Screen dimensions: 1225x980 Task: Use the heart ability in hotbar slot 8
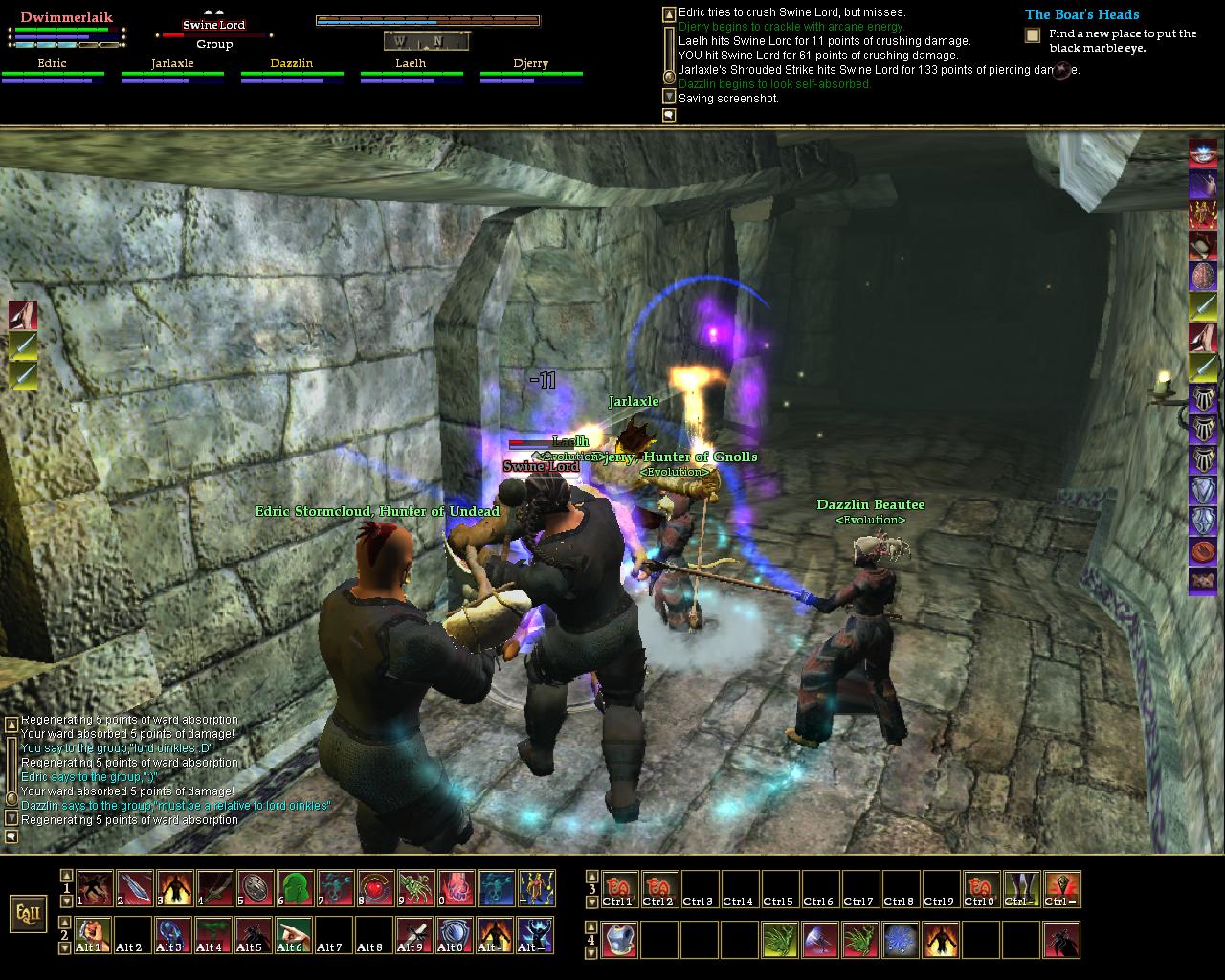pyautogui.click(x=375, y=888)
